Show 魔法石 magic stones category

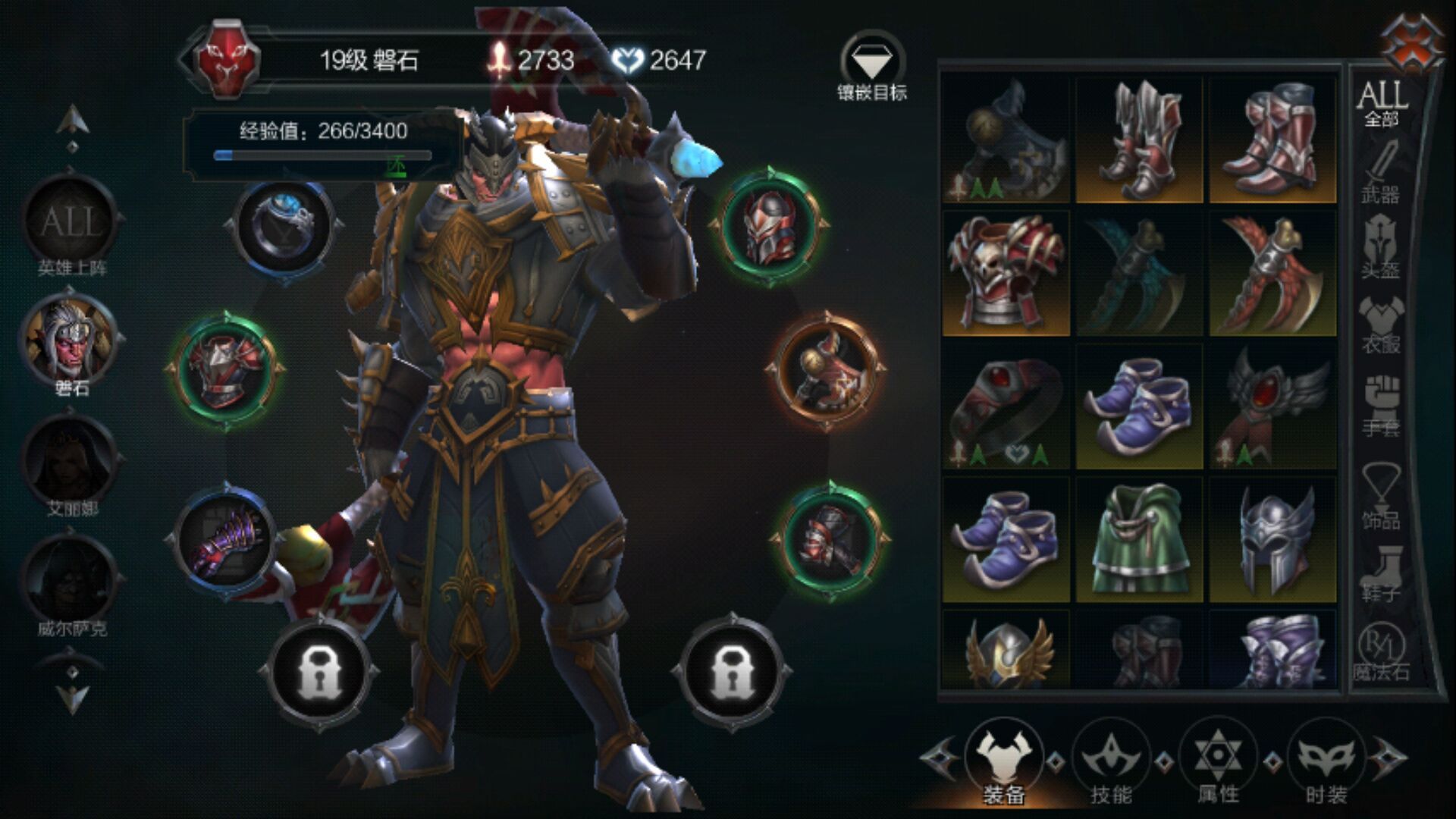[1380, 651]
